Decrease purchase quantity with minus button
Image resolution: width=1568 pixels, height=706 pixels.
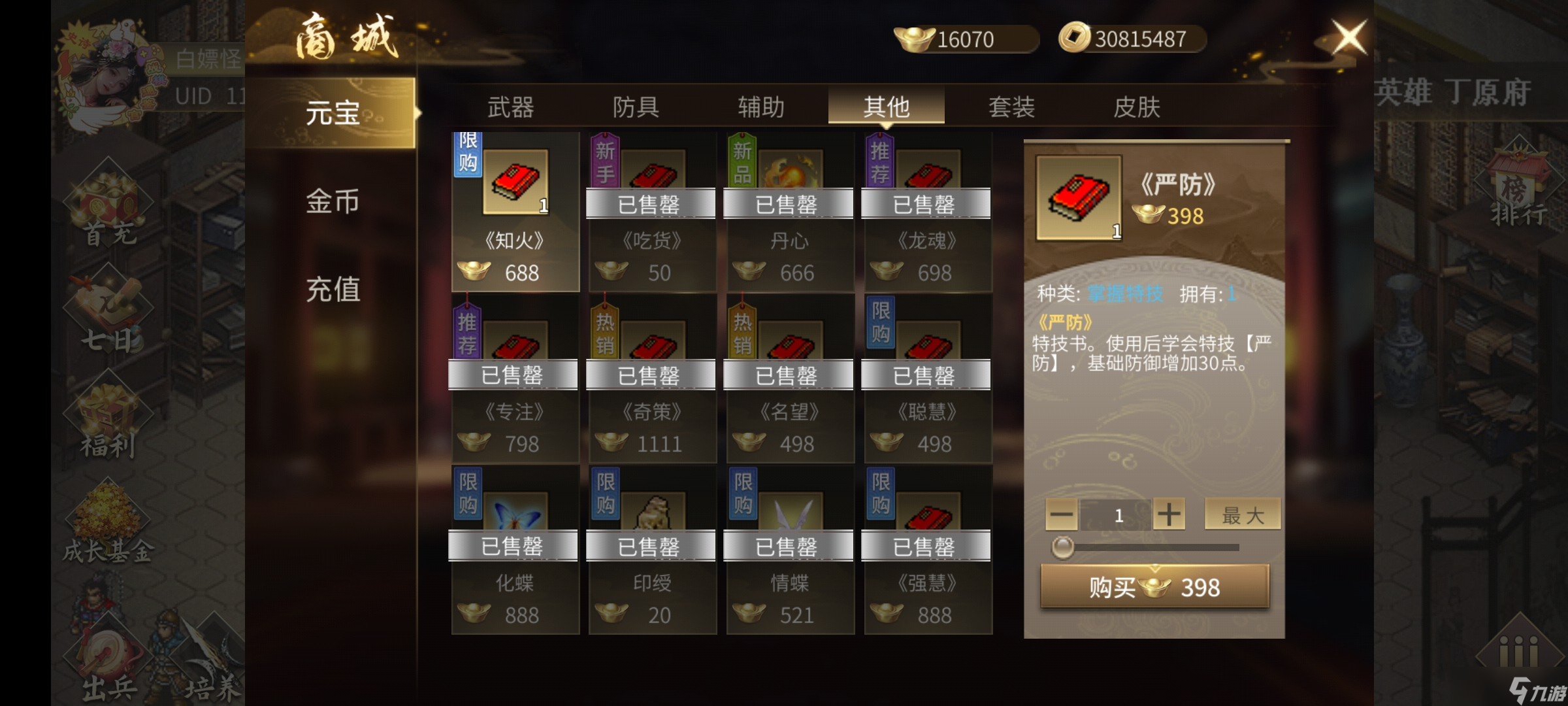(1061, 515)
